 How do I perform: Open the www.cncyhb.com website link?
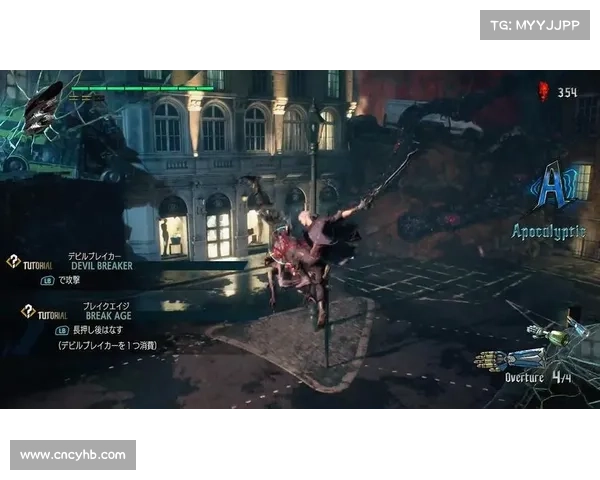tap(72, 455)
